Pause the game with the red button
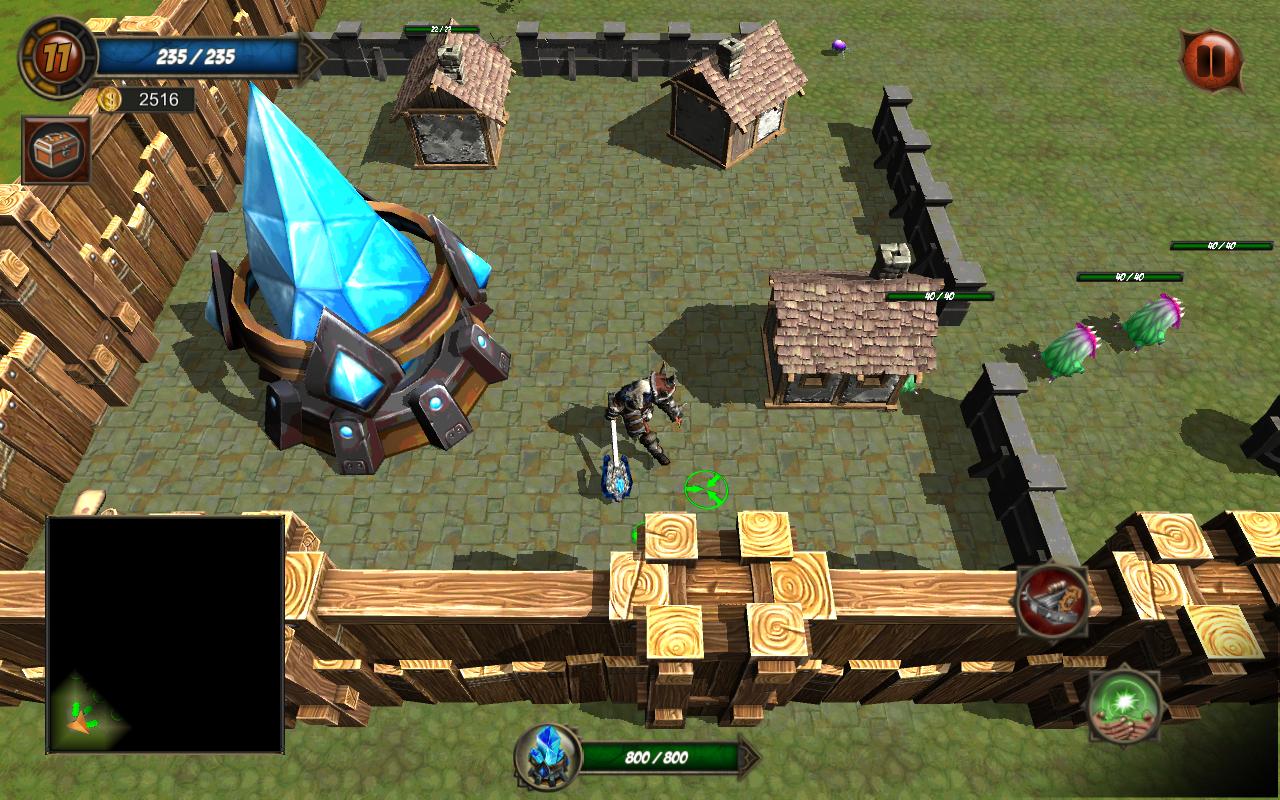1280x800 pixels. (x=1211, y=59)
